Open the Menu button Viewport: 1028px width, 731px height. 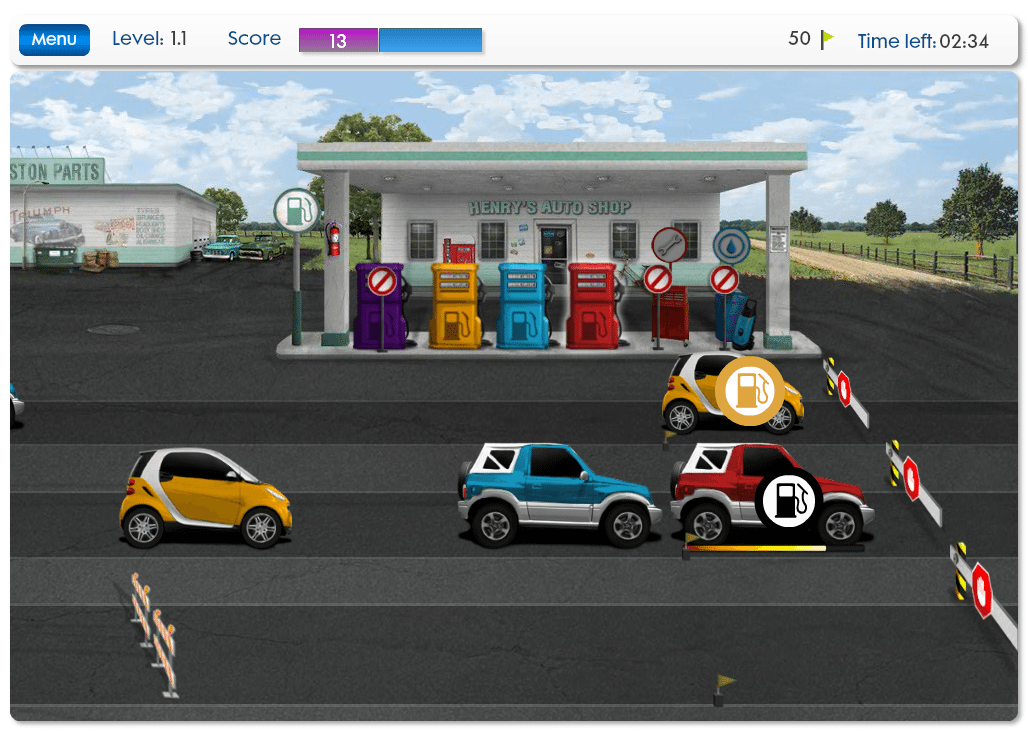click(x=54, y=40)
